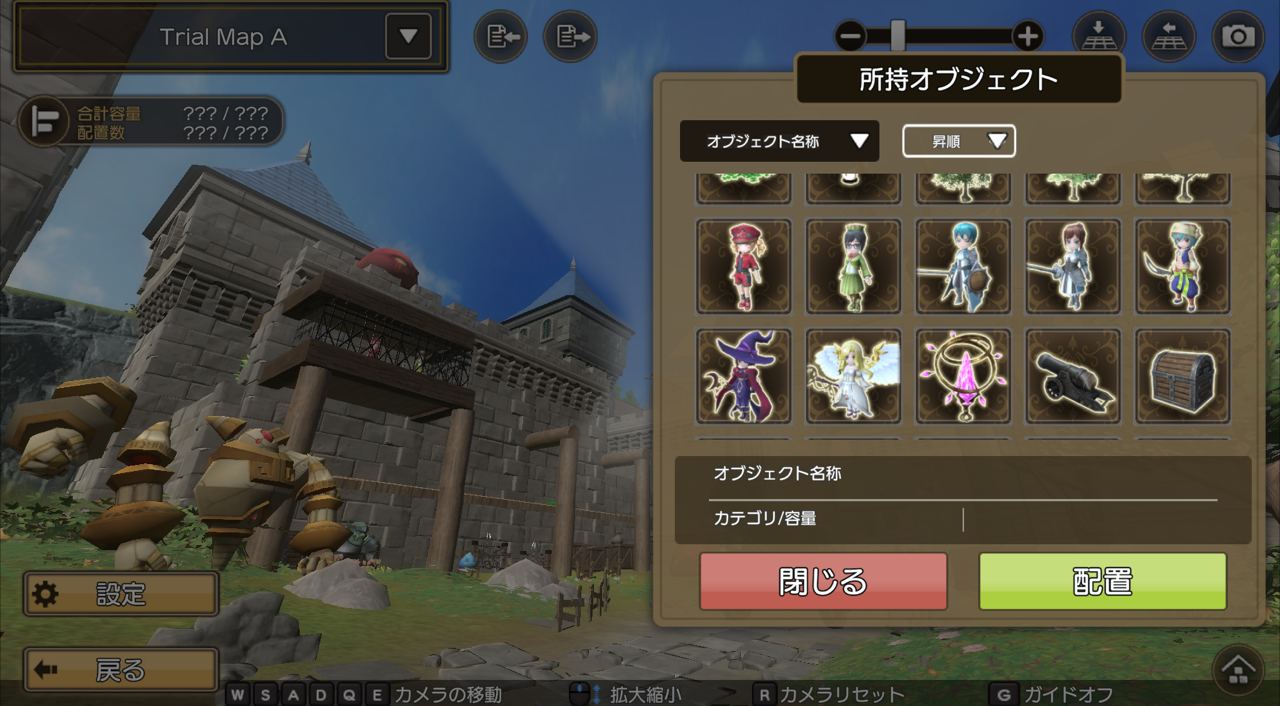The height and width of the screenshot is (706, 1280).
Task: Increase zoom with the plus button
Action: (x=1027, y=37)
